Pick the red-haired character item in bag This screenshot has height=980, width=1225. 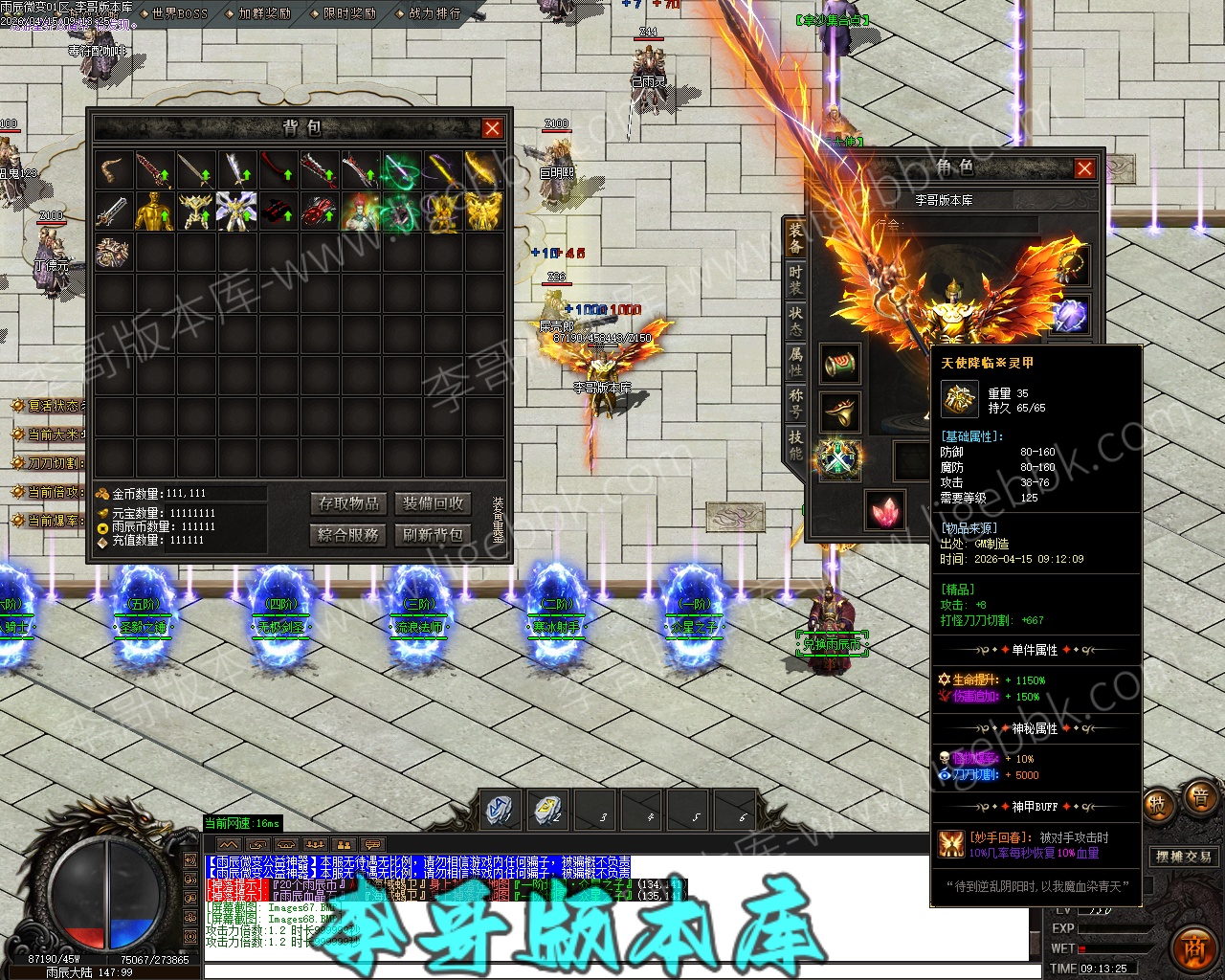pyautogui.click(x=360, y=212)
